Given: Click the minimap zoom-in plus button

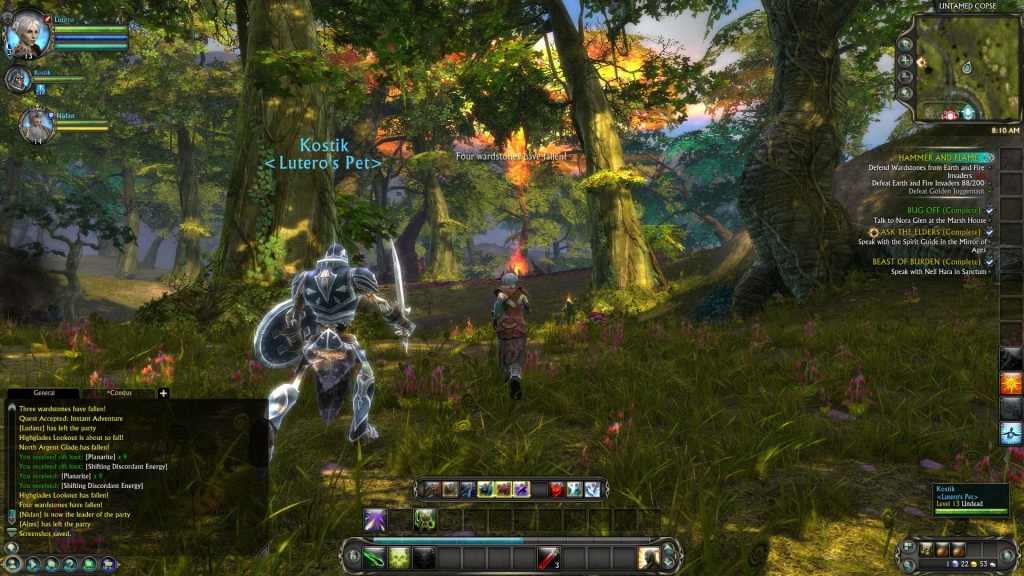Looking at the screenshot, I should point(906,60).
